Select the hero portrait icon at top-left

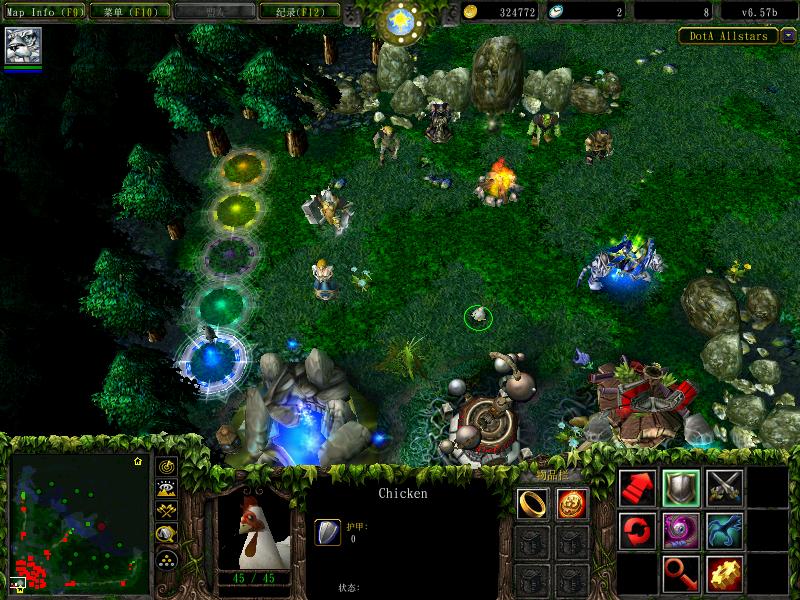click(20, 46)
